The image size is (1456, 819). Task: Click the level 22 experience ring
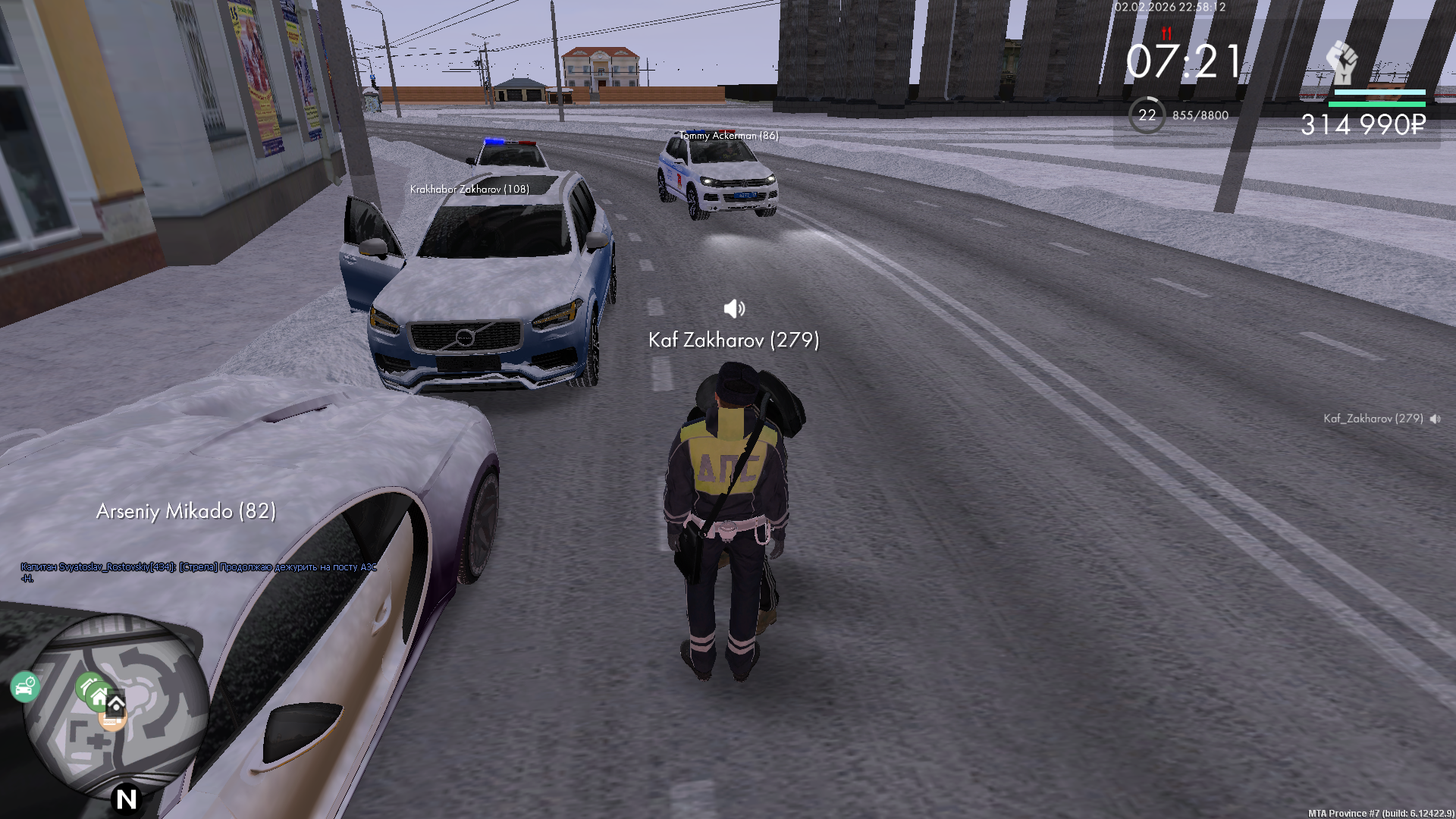pos(1147,115)
